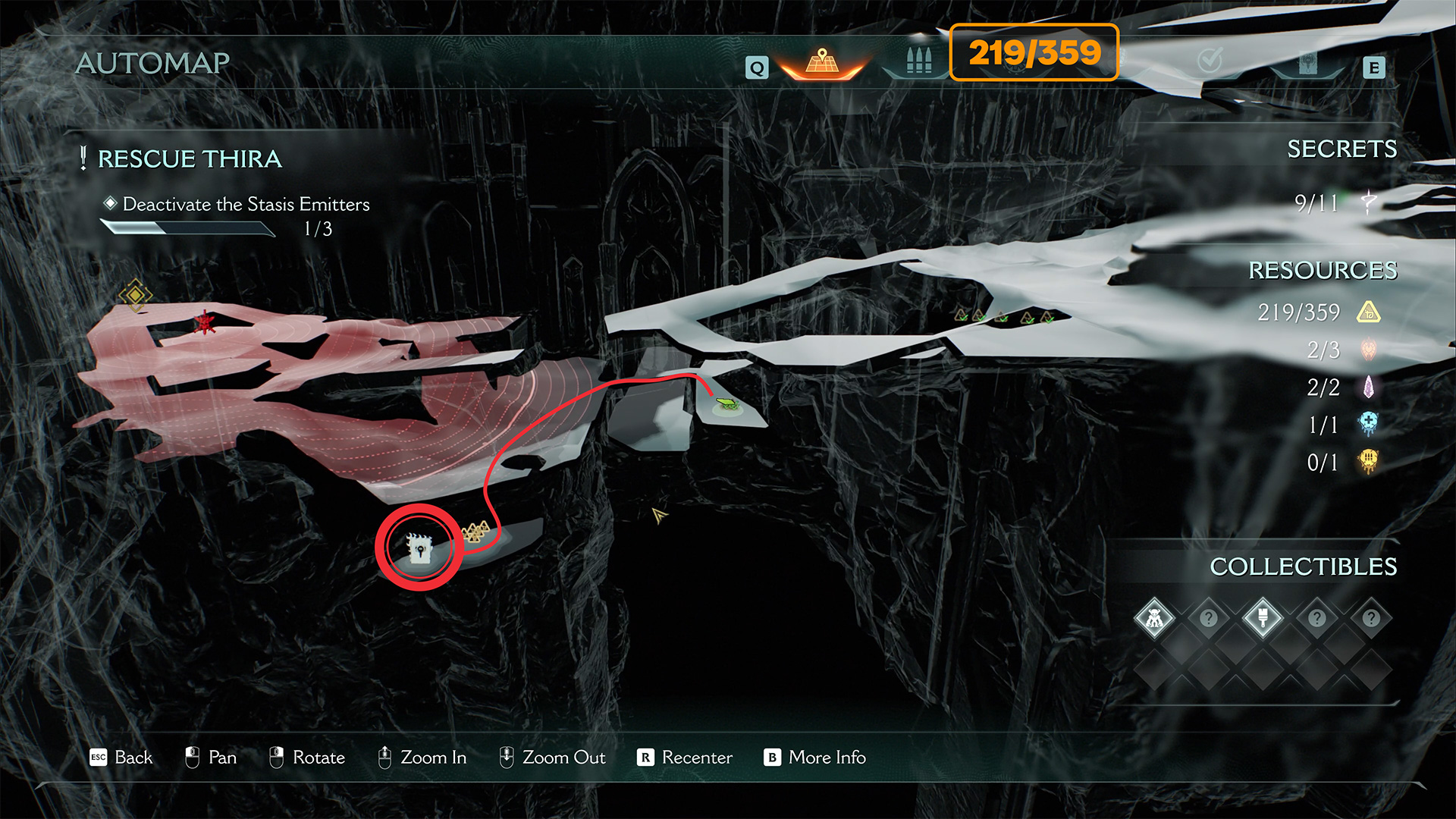Select the demon toy collectible icon
Image resolution: width=1456 pixels, height=819 pixels.
point(1154,619)
